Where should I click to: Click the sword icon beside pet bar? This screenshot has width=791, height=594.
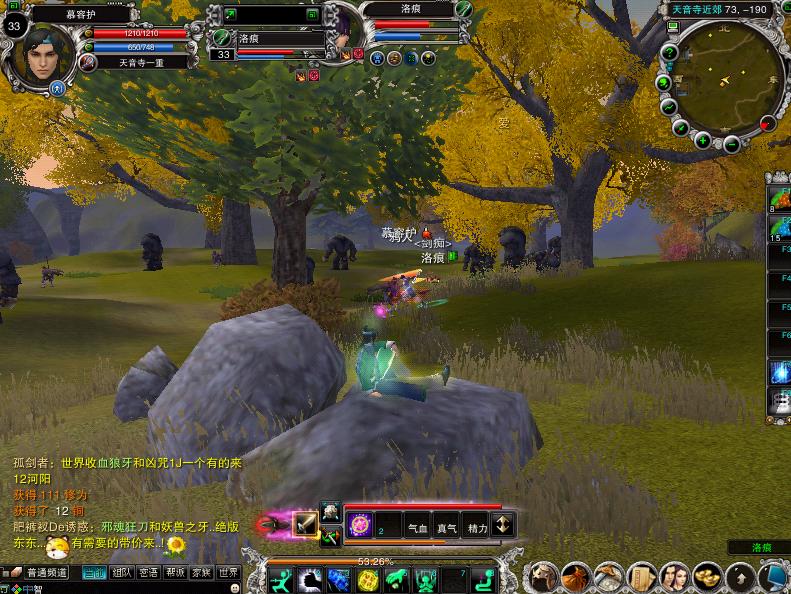click(x=305, y=524)
